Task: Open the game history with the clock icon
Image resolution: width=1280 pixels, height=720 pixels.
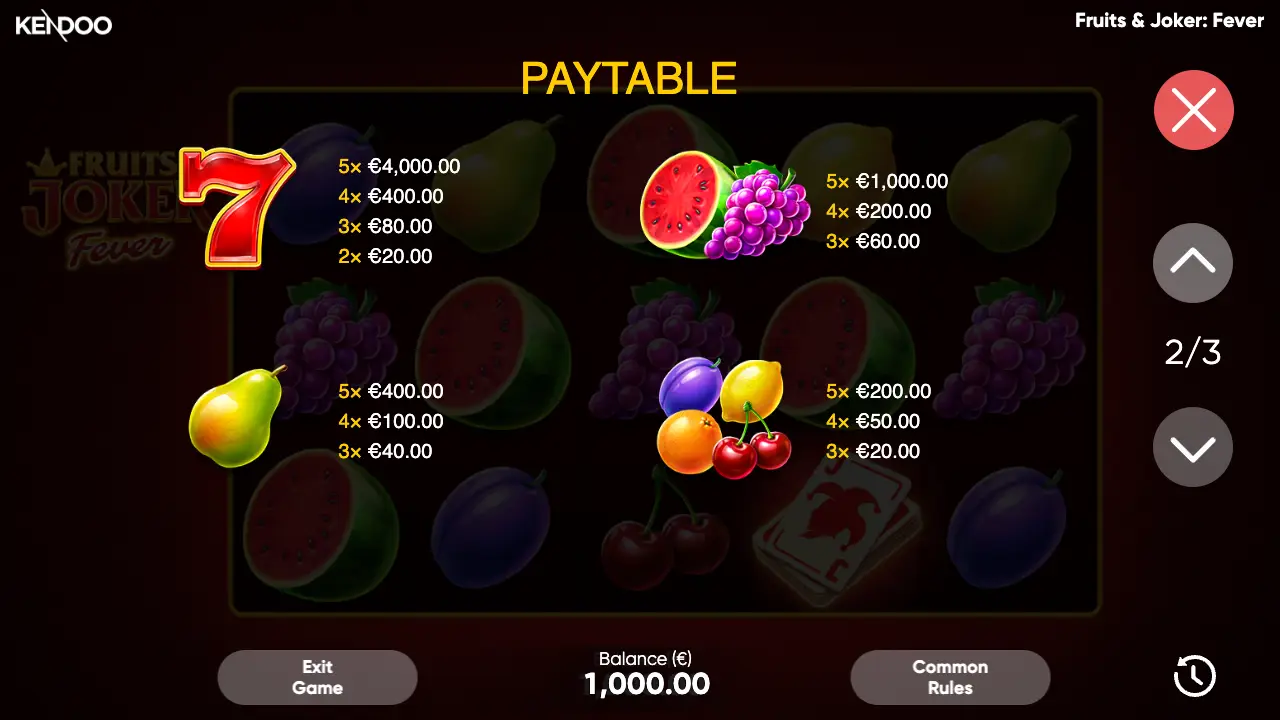Action: (x=1193, y=677)
